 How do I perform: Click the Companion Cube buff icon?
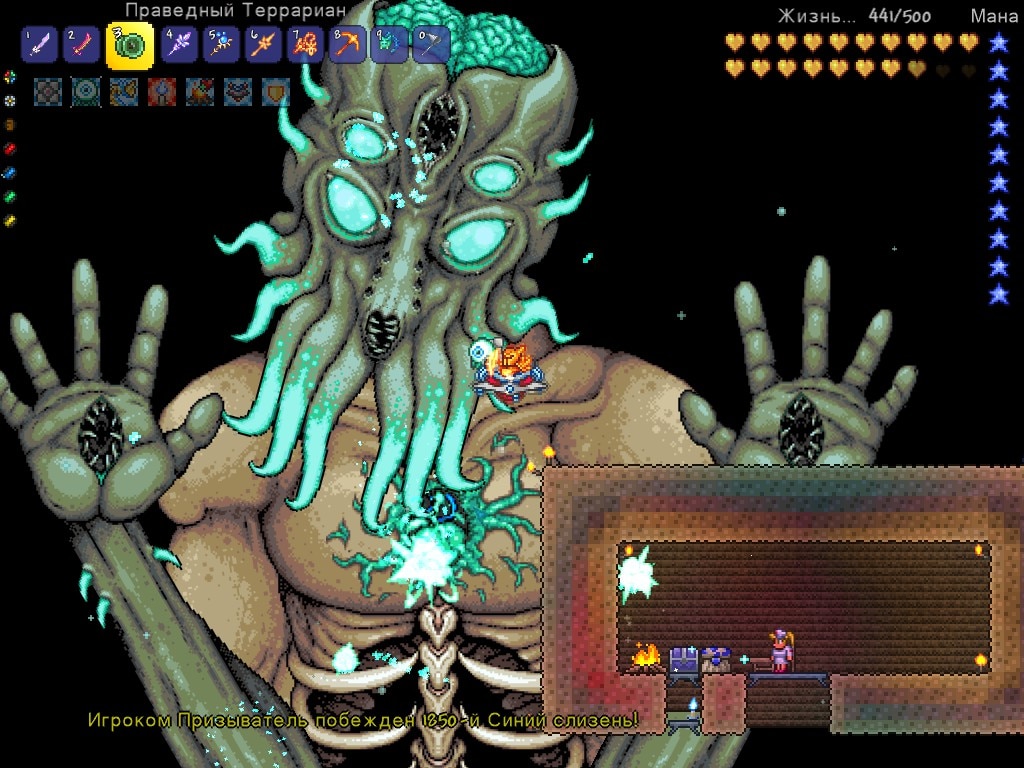pyautogui.click(x=48, y=92)
